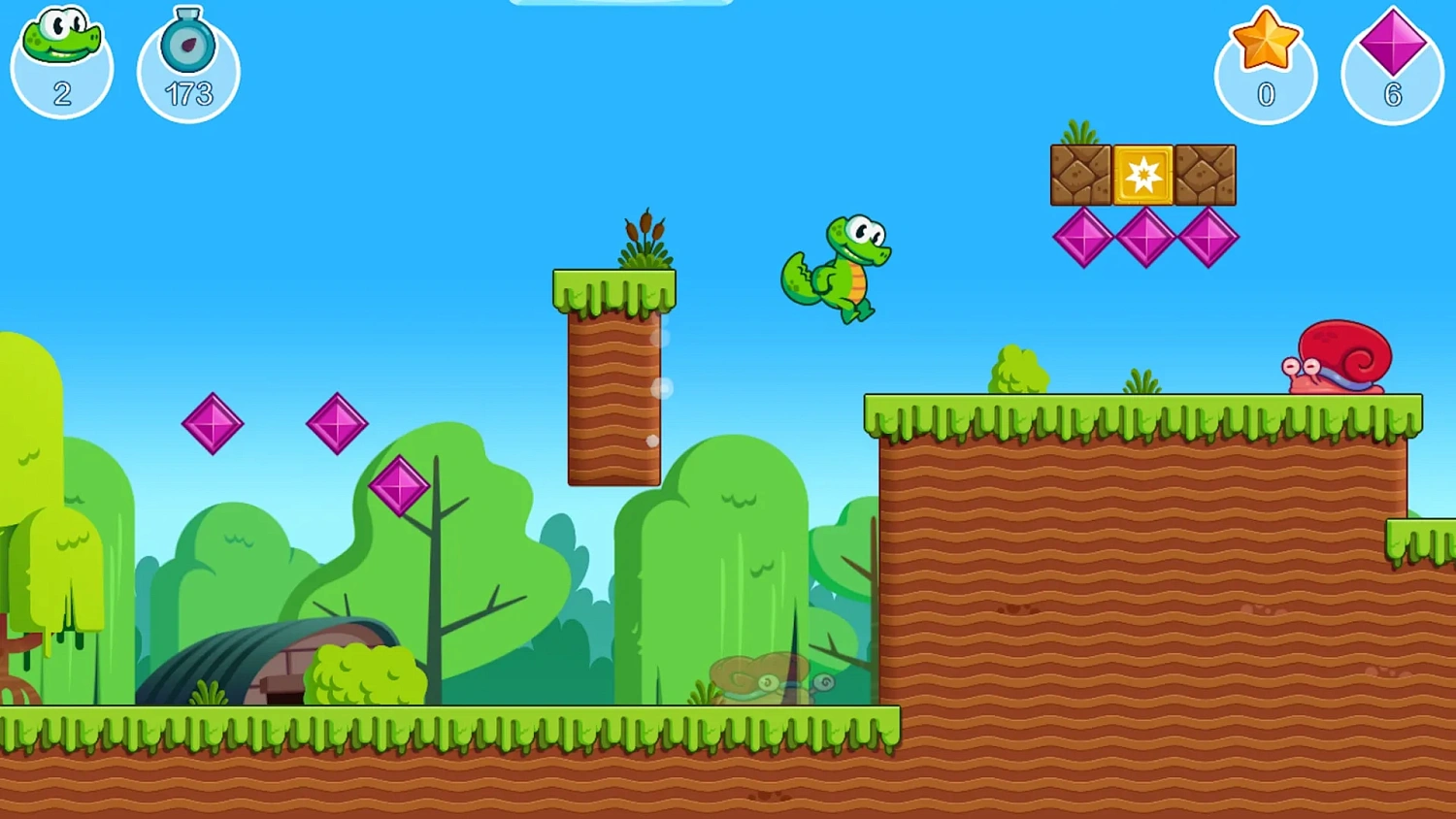Screen dimensions: 1456x819
Task: Click the right brown brick block
Action: click(x=1206, y=176)
